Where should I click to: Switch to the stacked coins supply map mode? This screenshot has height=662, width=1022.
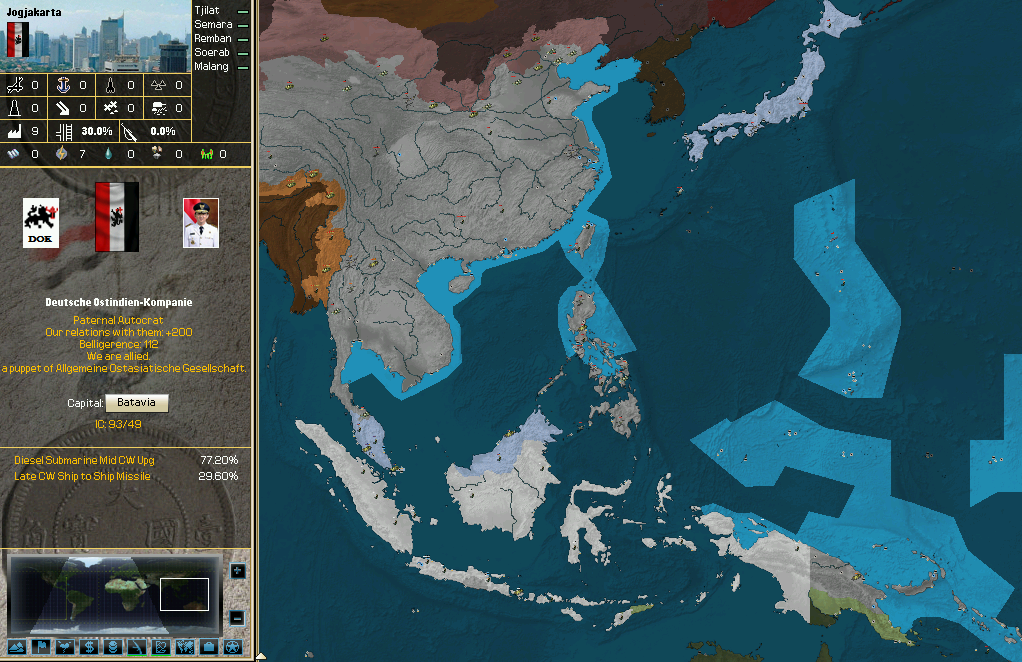[112, 647]
